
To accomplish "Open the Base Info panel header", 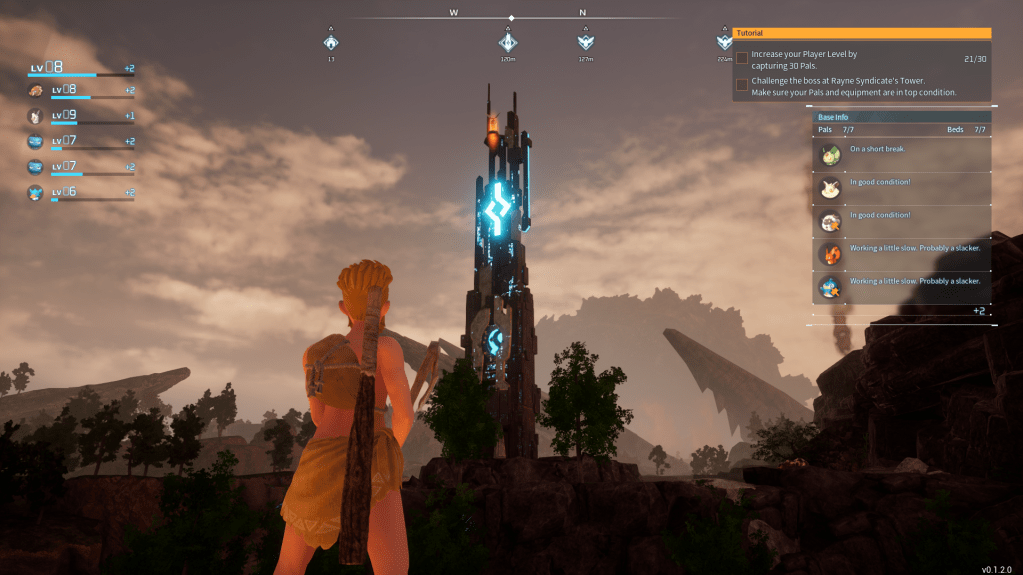I will coord(902,117).
